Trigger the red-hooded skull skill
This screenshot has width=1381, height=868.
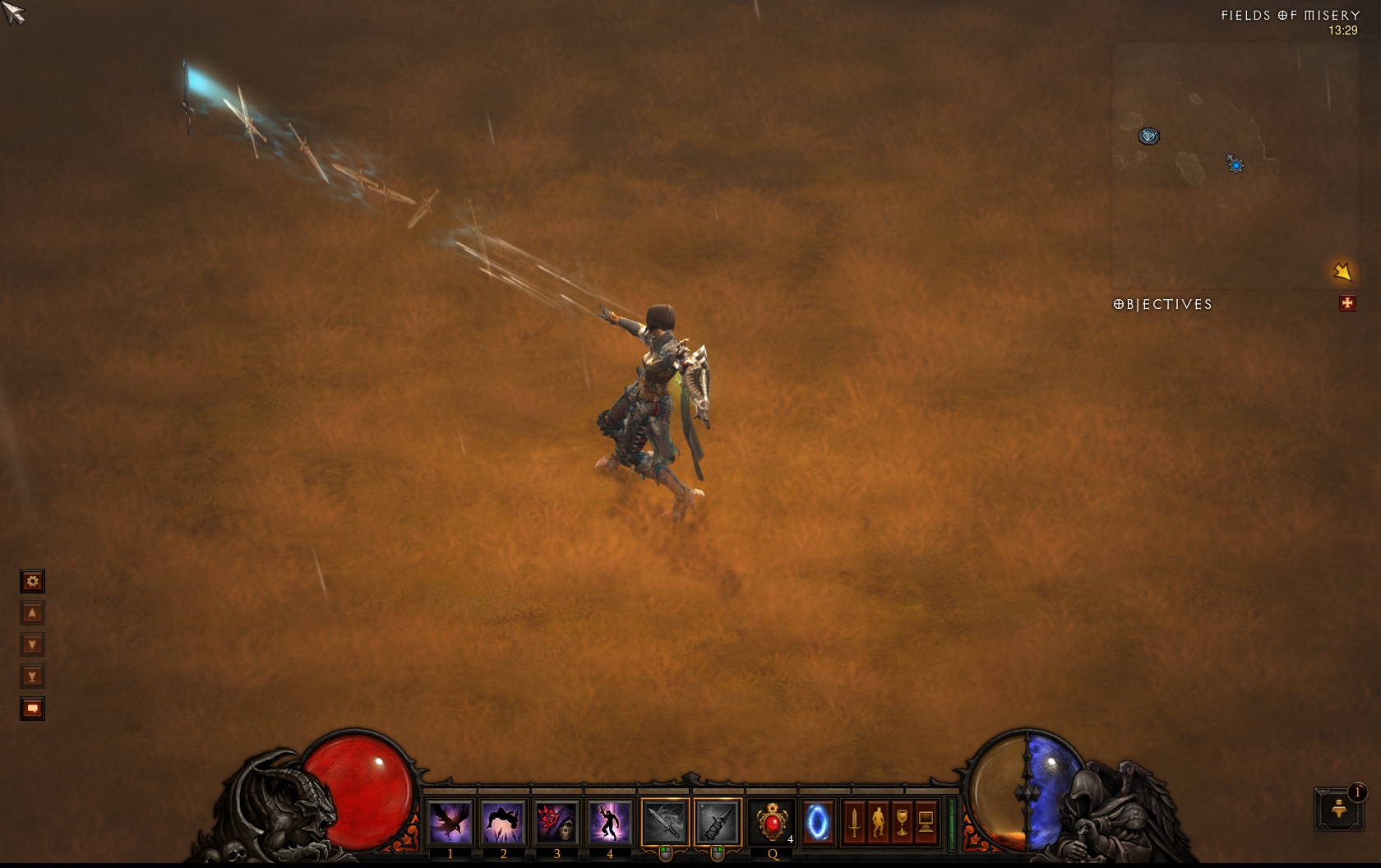click(557, 821)
